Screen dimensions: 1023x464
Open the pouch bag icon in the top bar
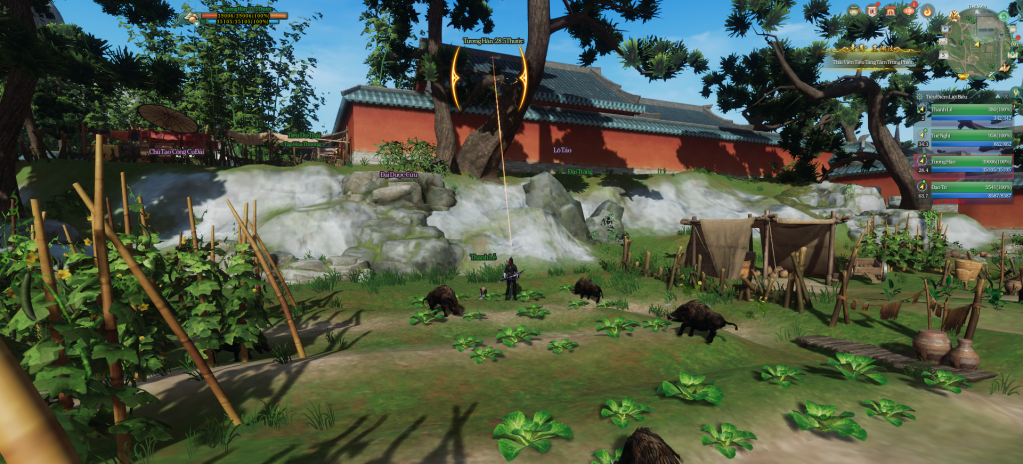point(853,10)
